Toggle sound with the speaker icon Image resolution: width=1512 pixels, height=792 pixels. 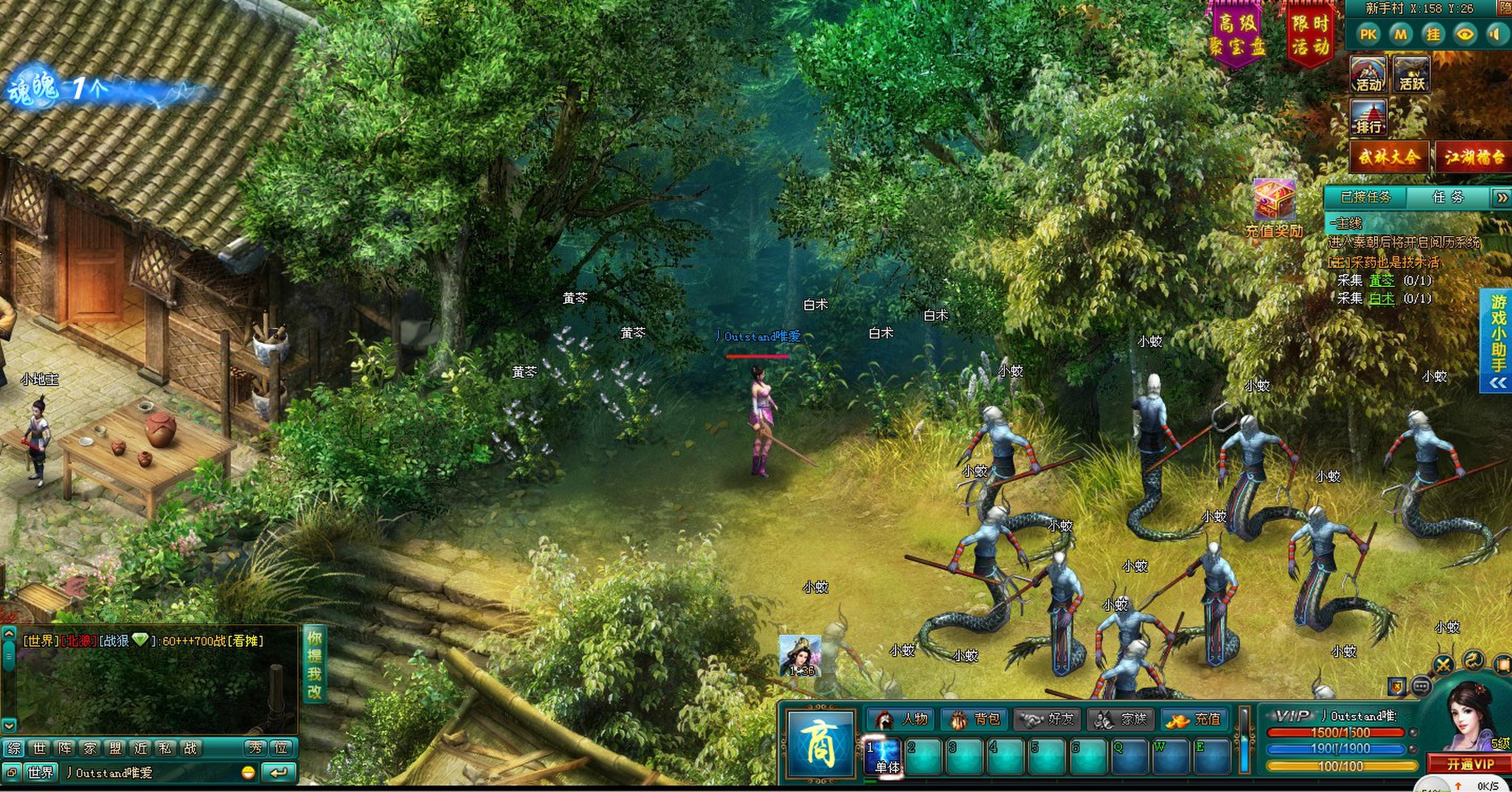(x=1496, y=35)
